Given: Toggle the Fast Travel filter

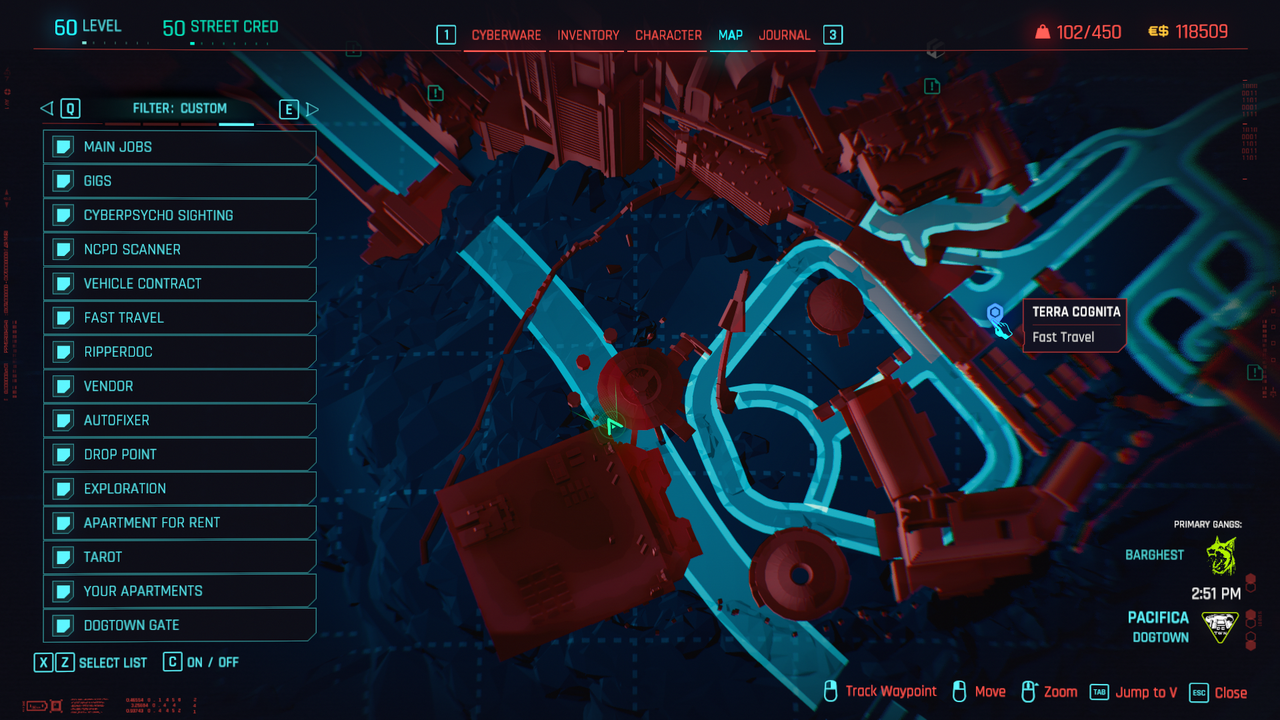Looking at the screenshot, I should point(180,318).
